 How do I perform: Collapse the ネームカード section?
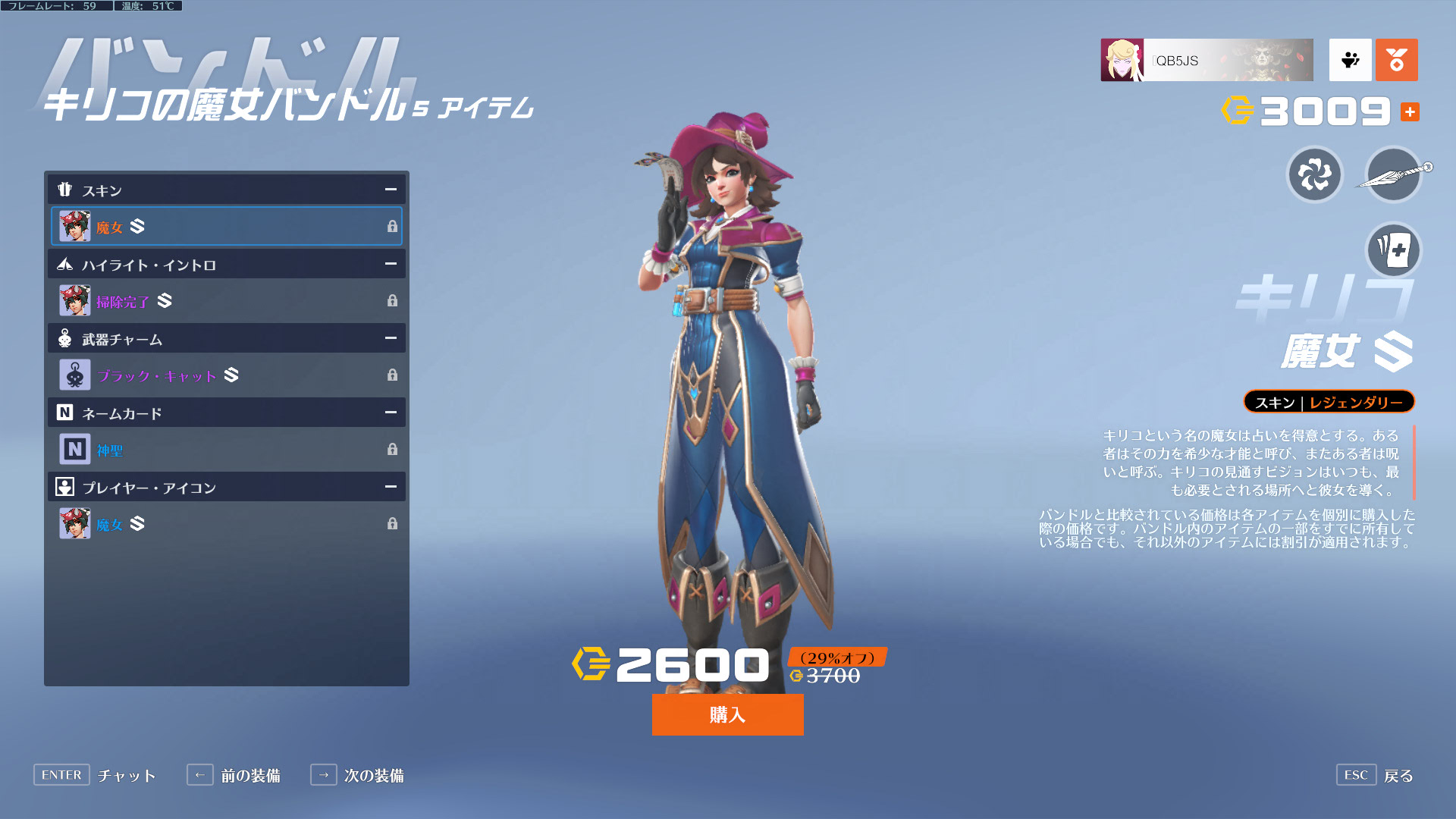[x=391, y=413]
